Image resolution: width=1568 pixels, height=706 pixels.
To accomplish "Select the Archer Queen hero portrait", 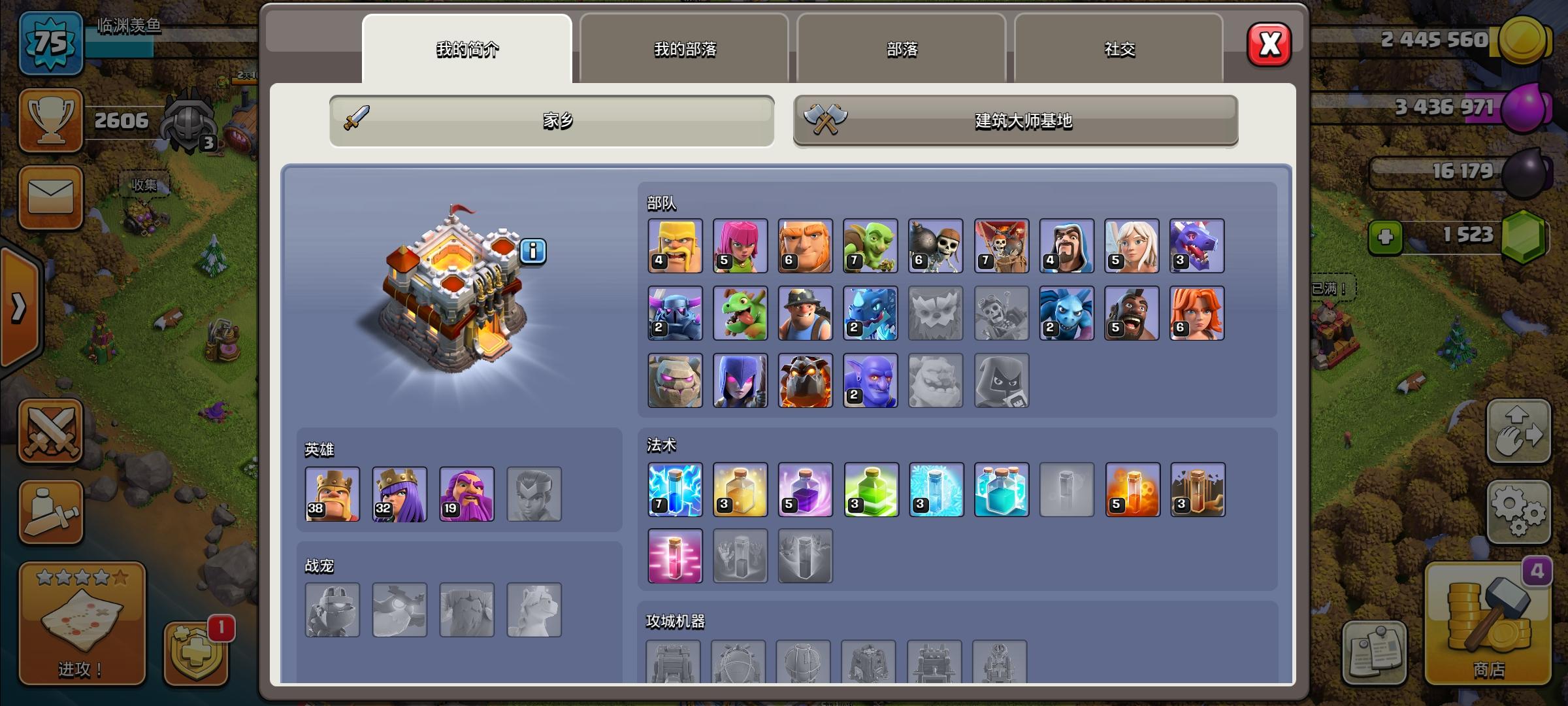I will (400, 495).
